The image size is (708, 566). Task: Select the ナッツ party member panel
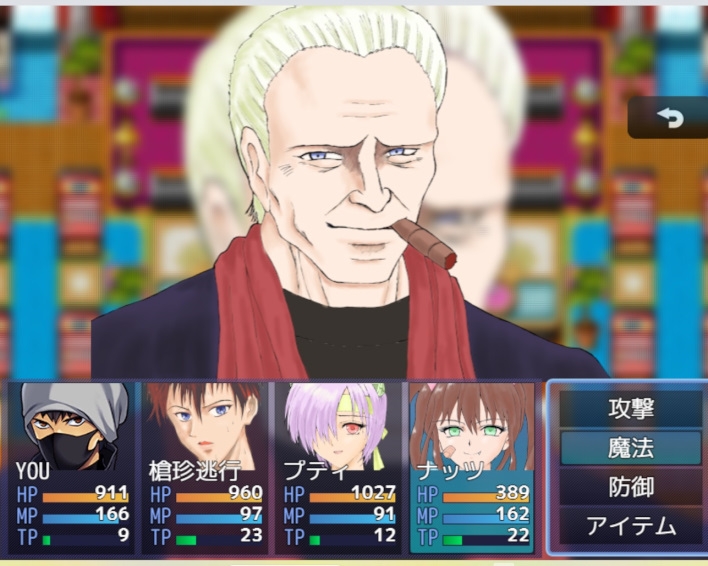coord(471,467)
